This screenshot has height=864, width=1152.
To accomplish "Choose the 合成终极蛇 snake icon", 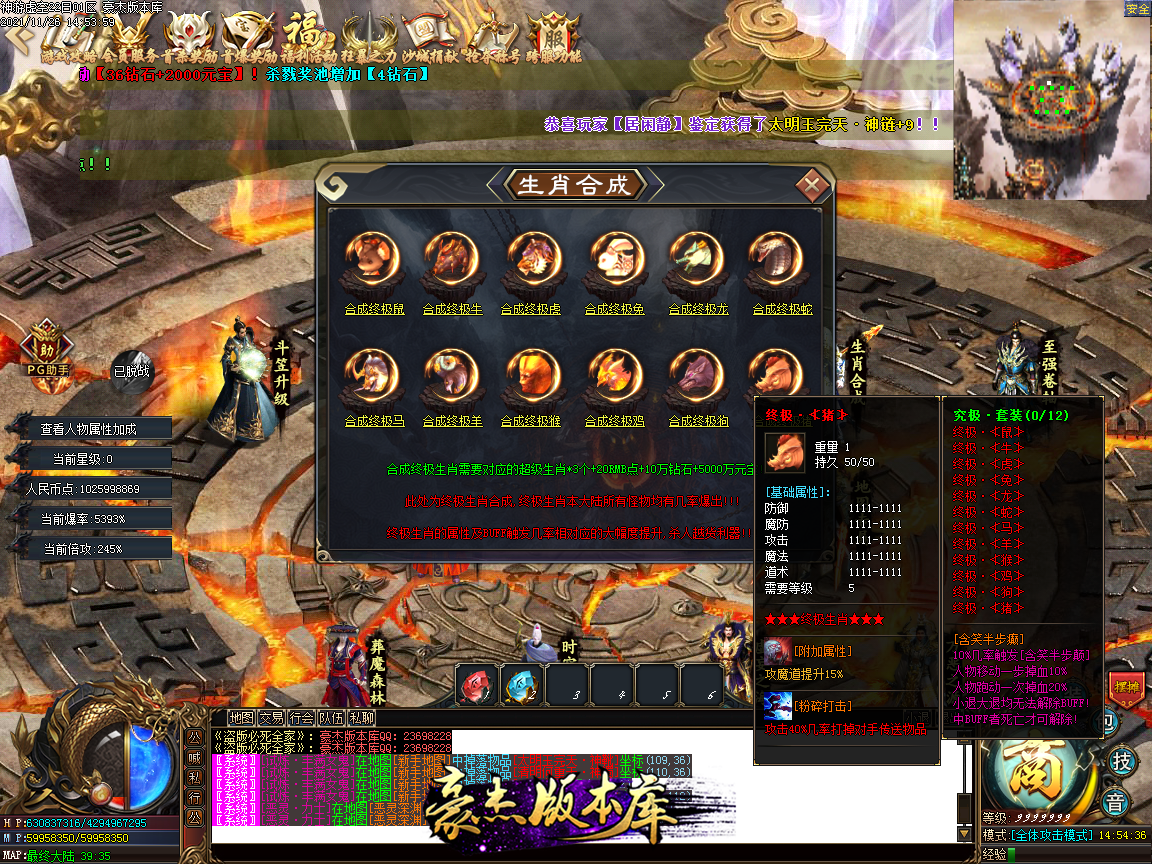I will click(775, 258).
